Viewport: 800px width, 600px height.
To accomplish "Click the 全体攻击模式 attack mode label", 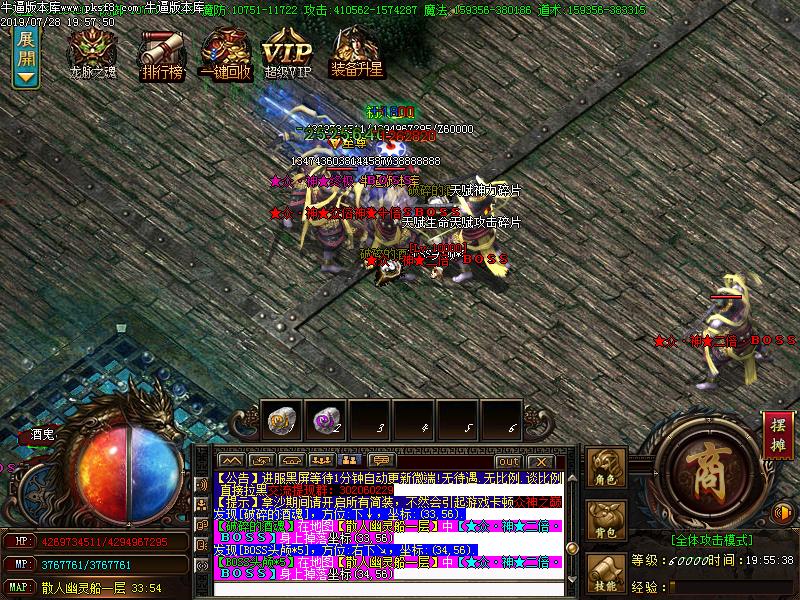I will click(x=712, y=539).
